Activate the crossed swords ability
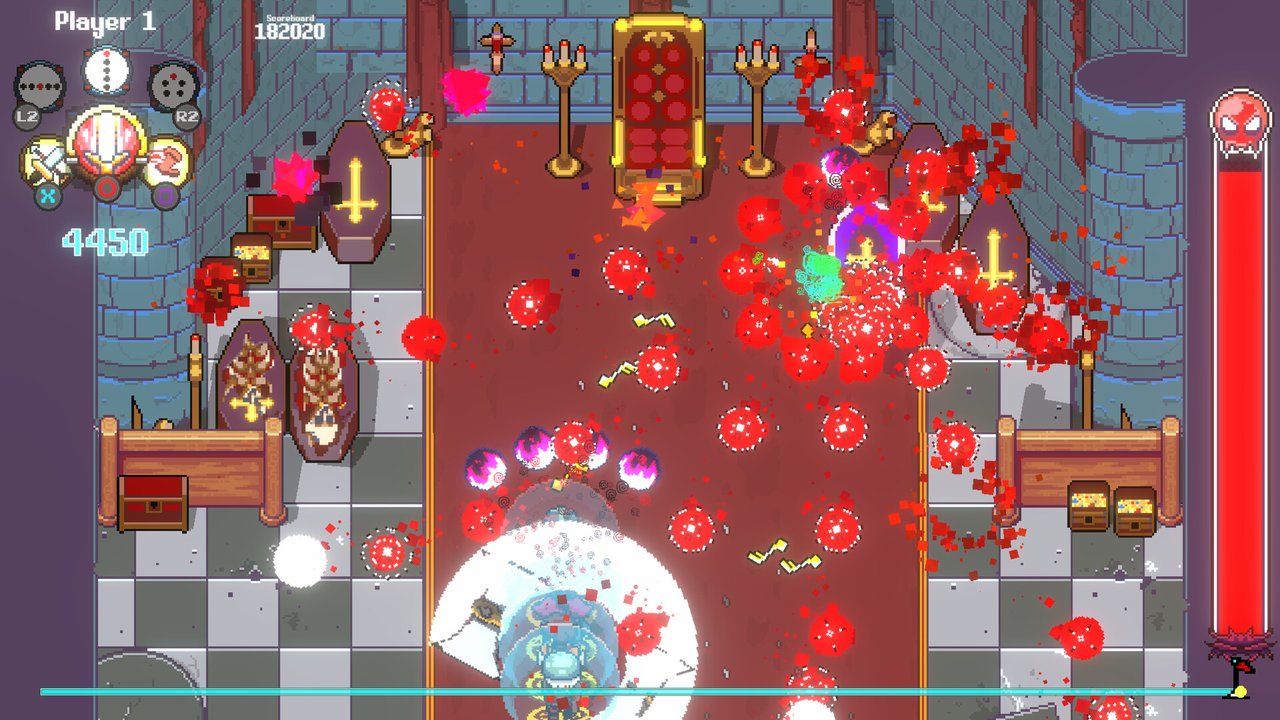The image size is (1280, 720). click(47, 161)
